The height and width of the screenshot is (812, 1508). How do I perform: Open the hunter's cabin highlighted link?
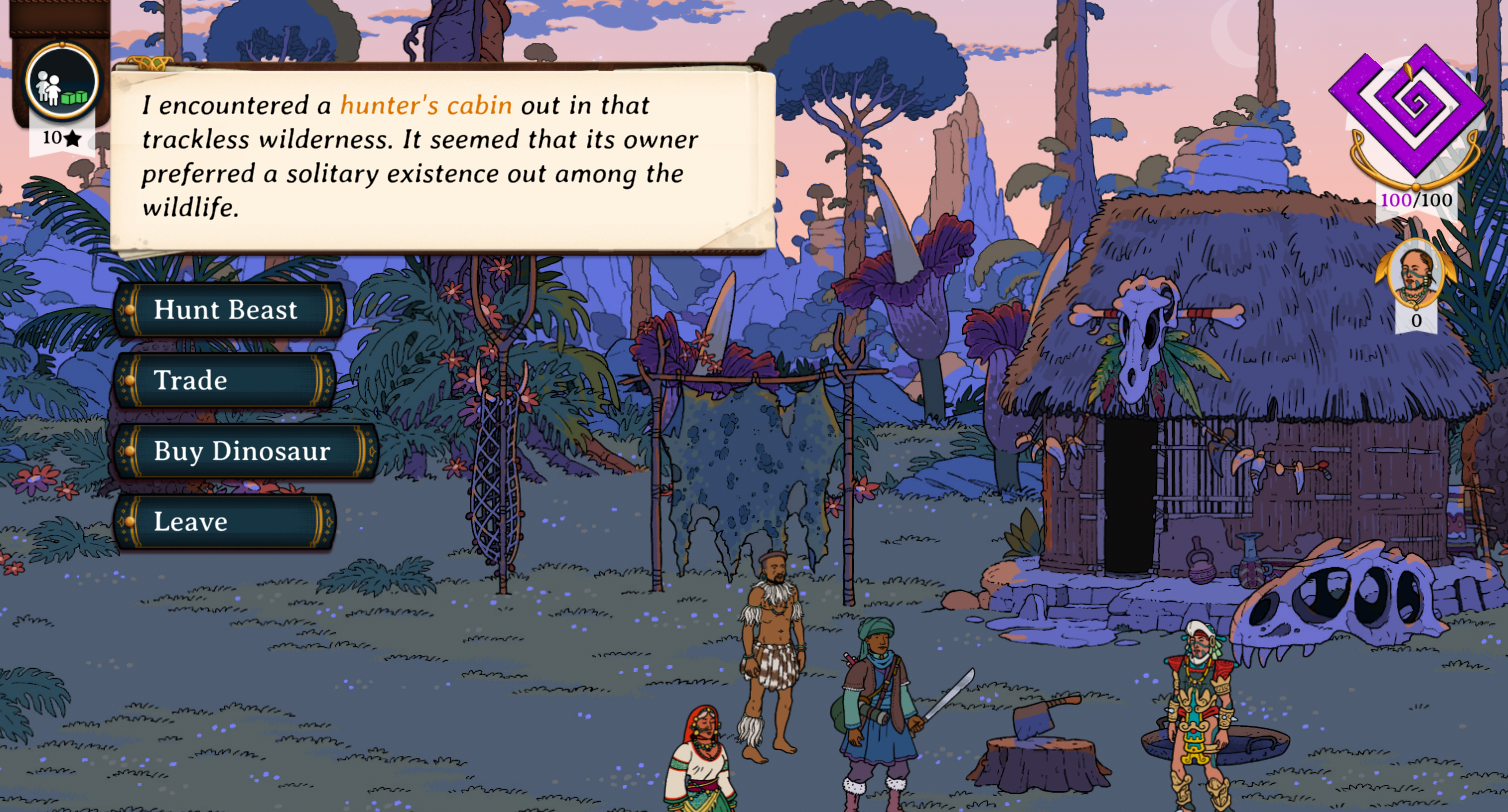point(426,105)
